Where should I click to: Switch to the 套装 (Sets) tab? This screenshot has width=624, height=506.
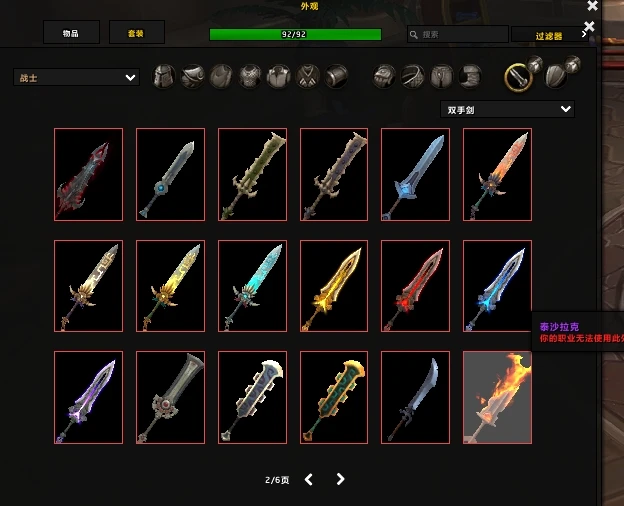point(136,33)
